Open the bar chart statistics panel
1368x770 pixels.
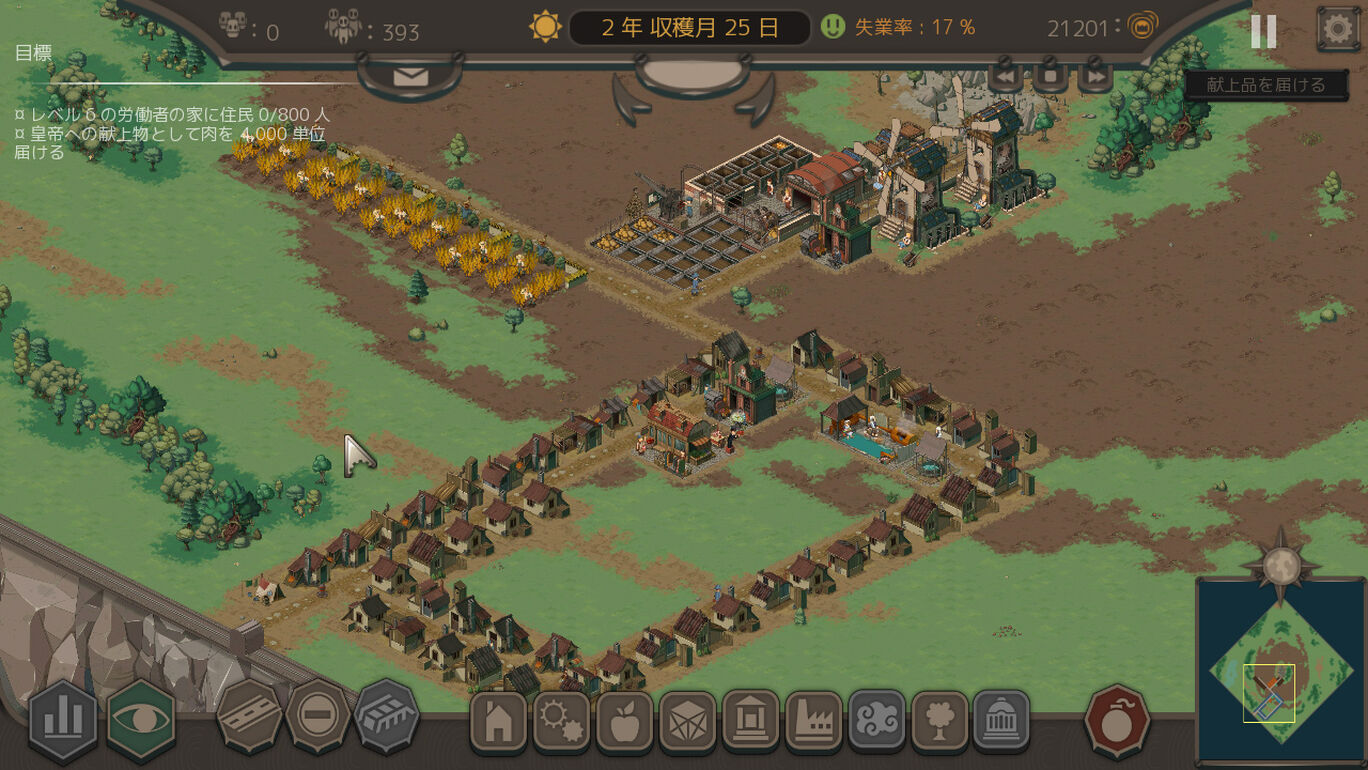pos(63,717)
